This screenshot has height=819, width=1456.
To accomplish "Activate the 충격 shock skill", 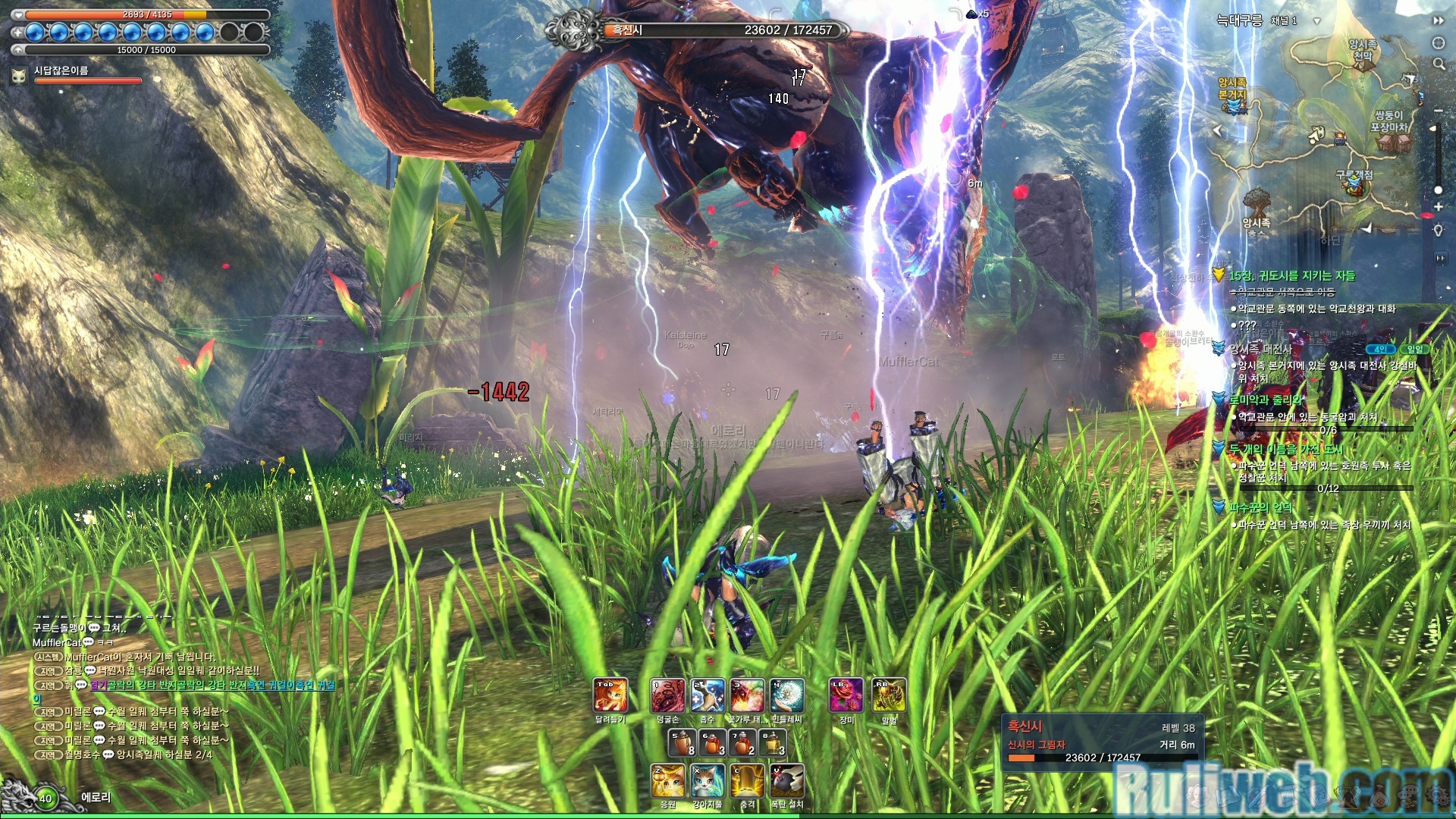I will pos(748,781).
